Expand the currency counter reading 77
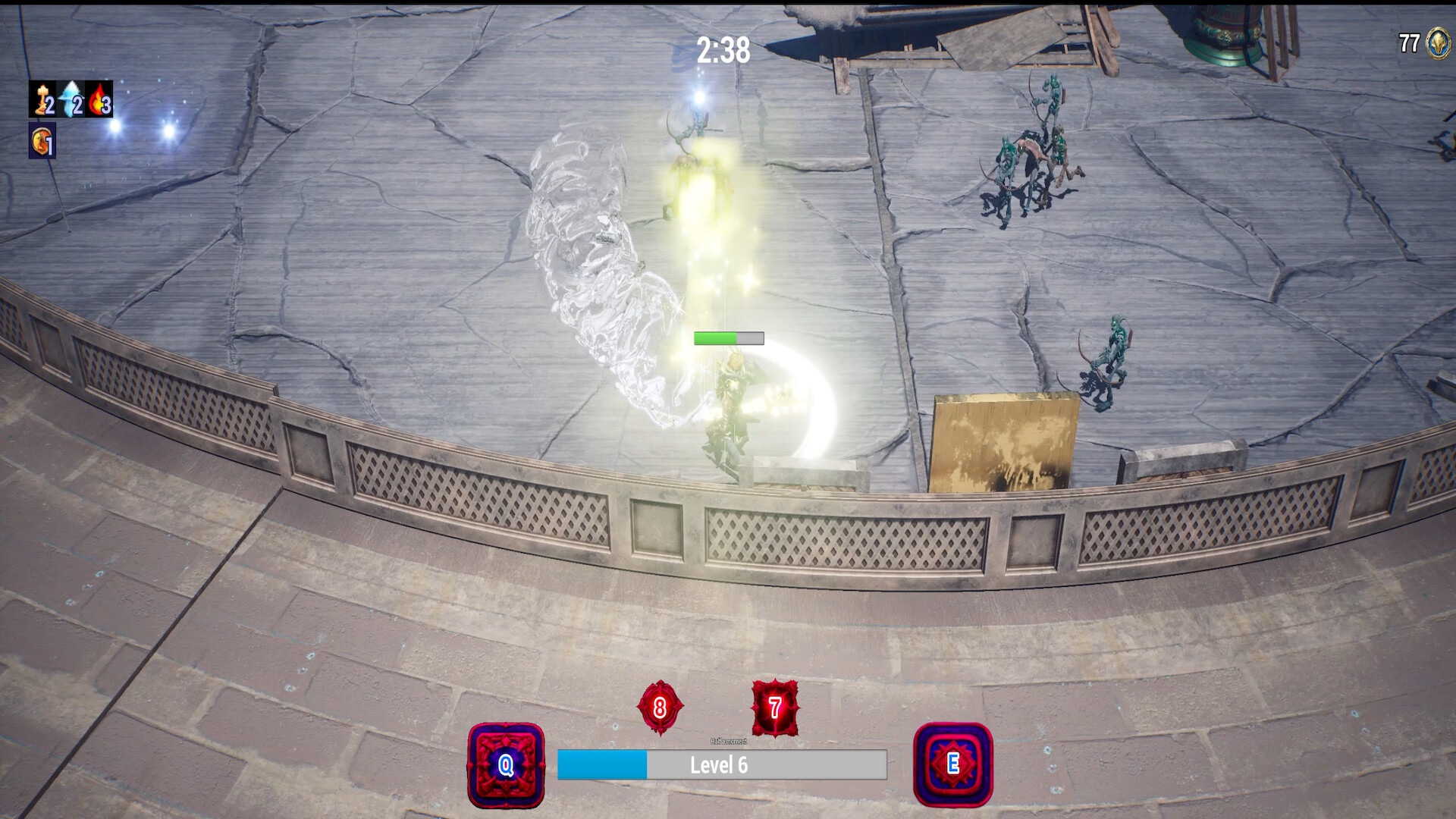The image size is (1456, 819). click(x=1408, y=42)
